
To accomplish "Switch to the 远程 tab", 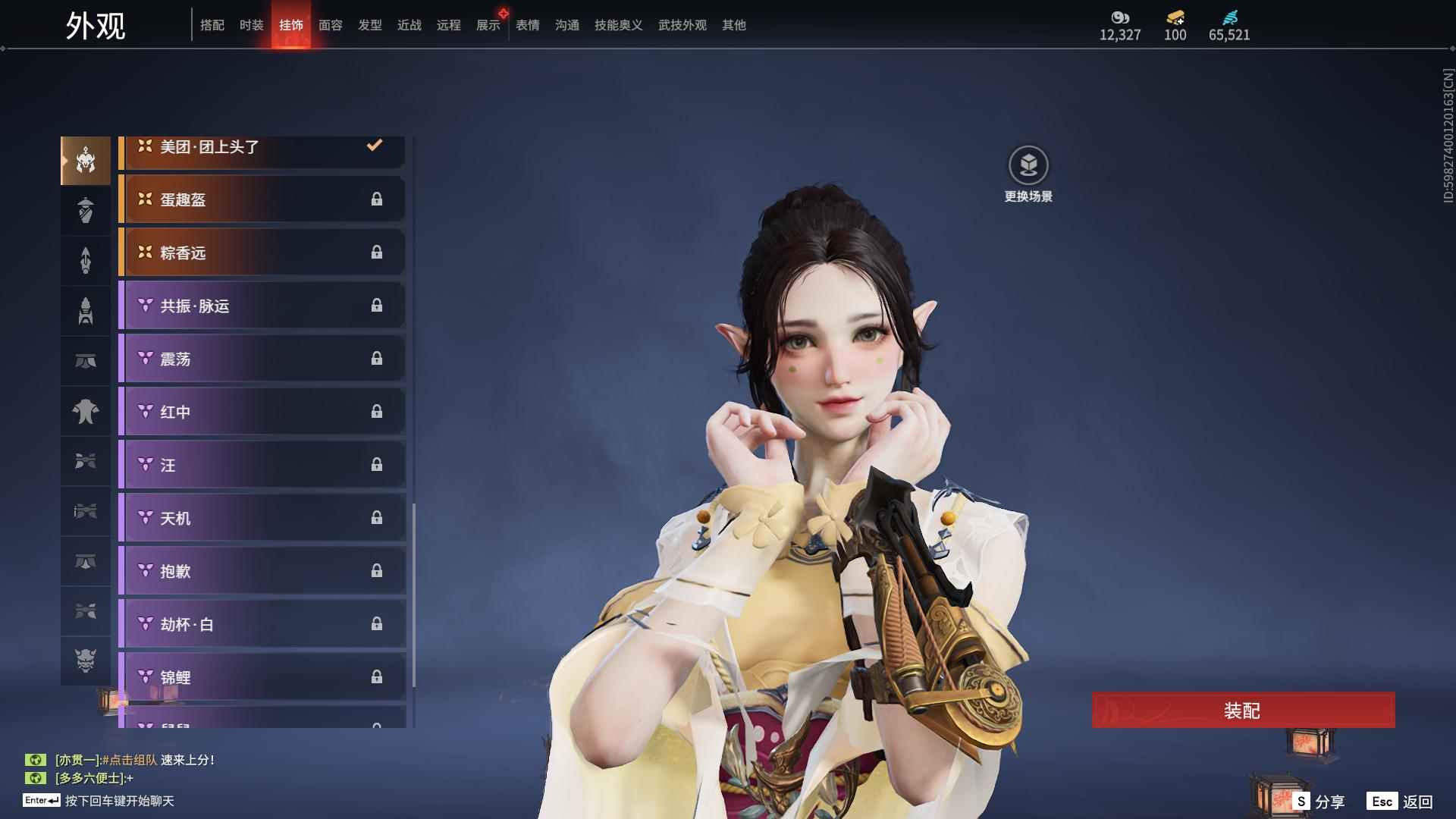I will 448,25.
